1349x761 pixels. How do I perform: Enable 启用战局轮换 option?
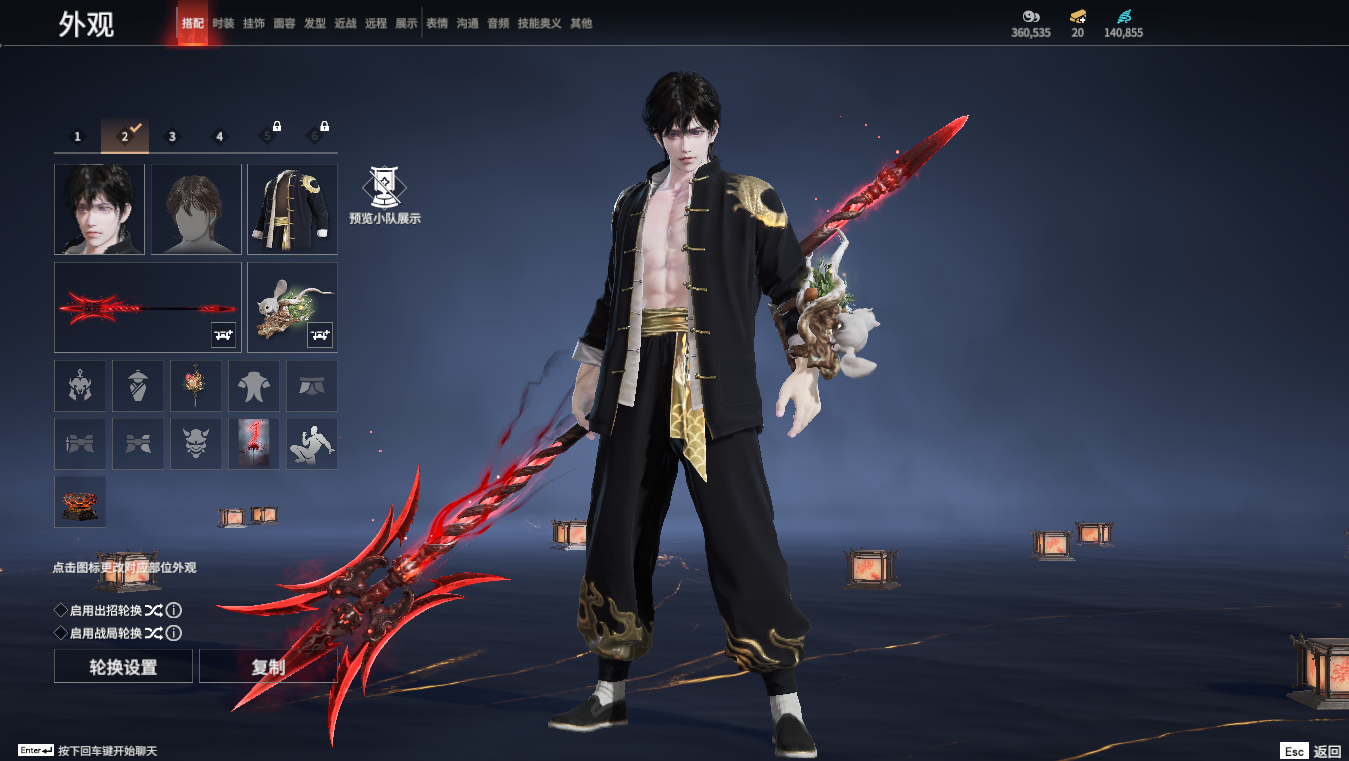[61, 633]
